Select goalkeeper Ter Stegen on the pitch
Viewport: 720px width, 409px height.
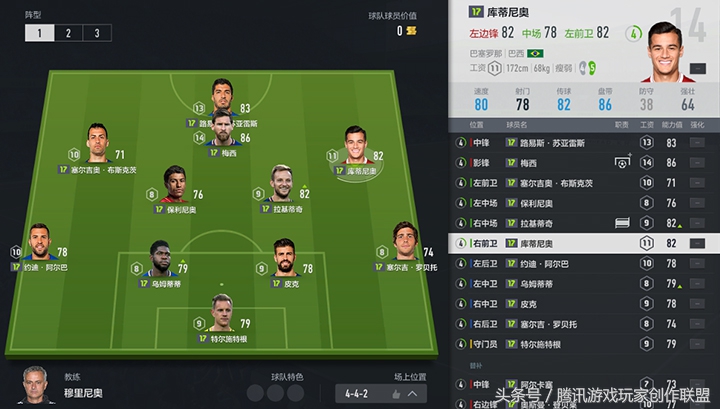click(x=222, y=315)
